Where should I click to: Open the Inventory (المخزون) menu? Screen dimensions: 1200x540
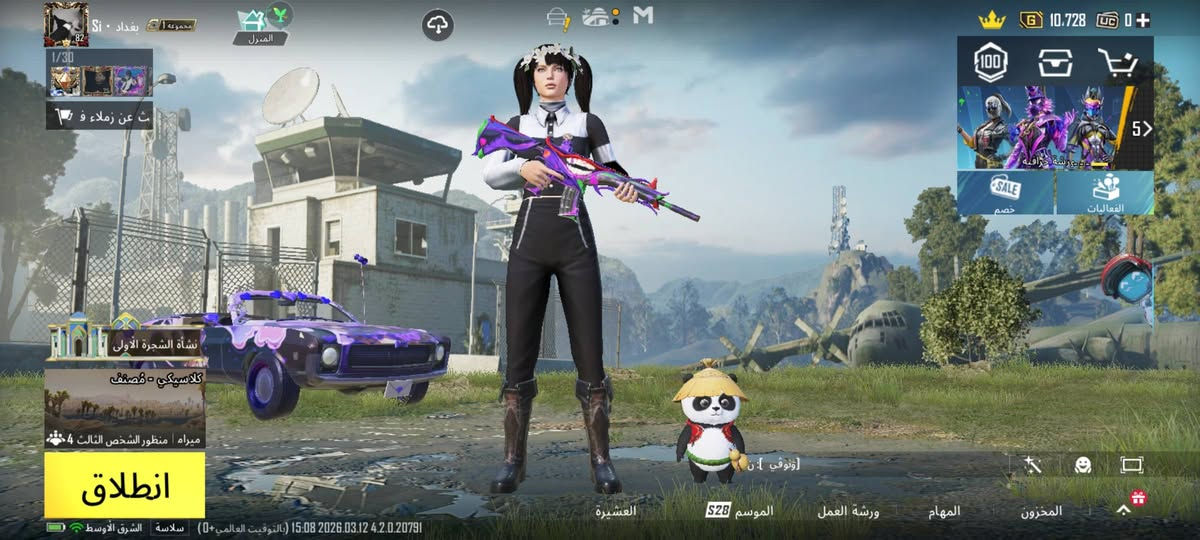click(x=1041, y=511)
